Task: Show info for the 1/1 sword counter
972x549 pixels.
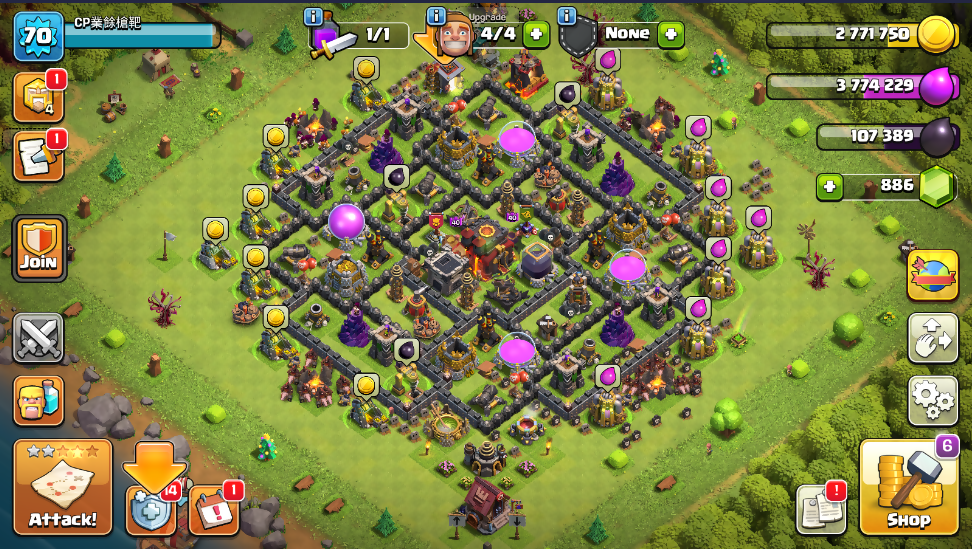Action: click(313, 17)
